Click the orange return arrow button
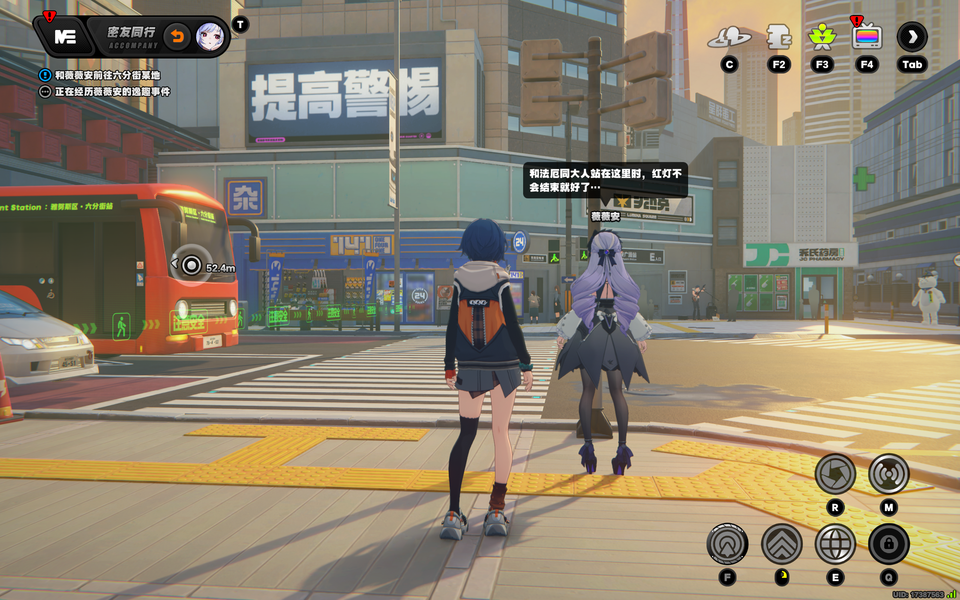The image size is (960, 600). pyautogui.click(x=176, y=37)
